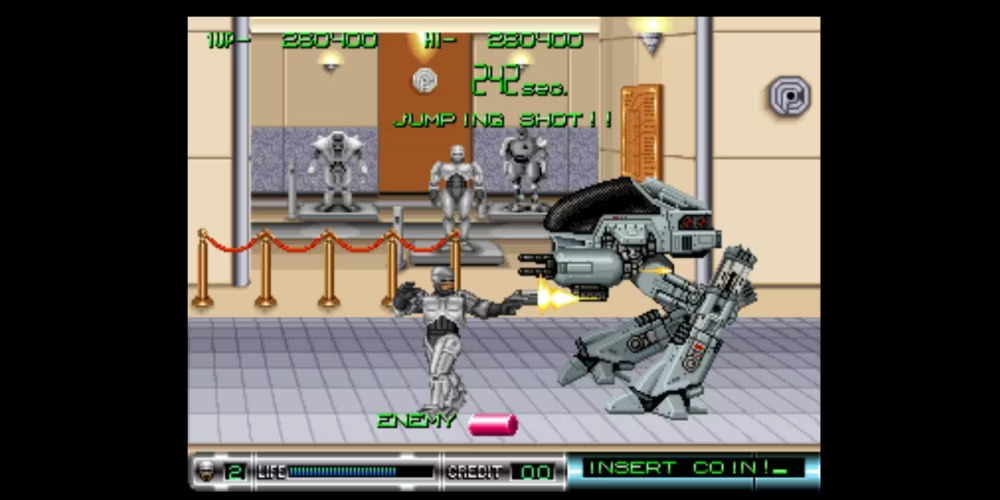
Task: Click the RoboCop head lives icon
Action: (207, 470)
